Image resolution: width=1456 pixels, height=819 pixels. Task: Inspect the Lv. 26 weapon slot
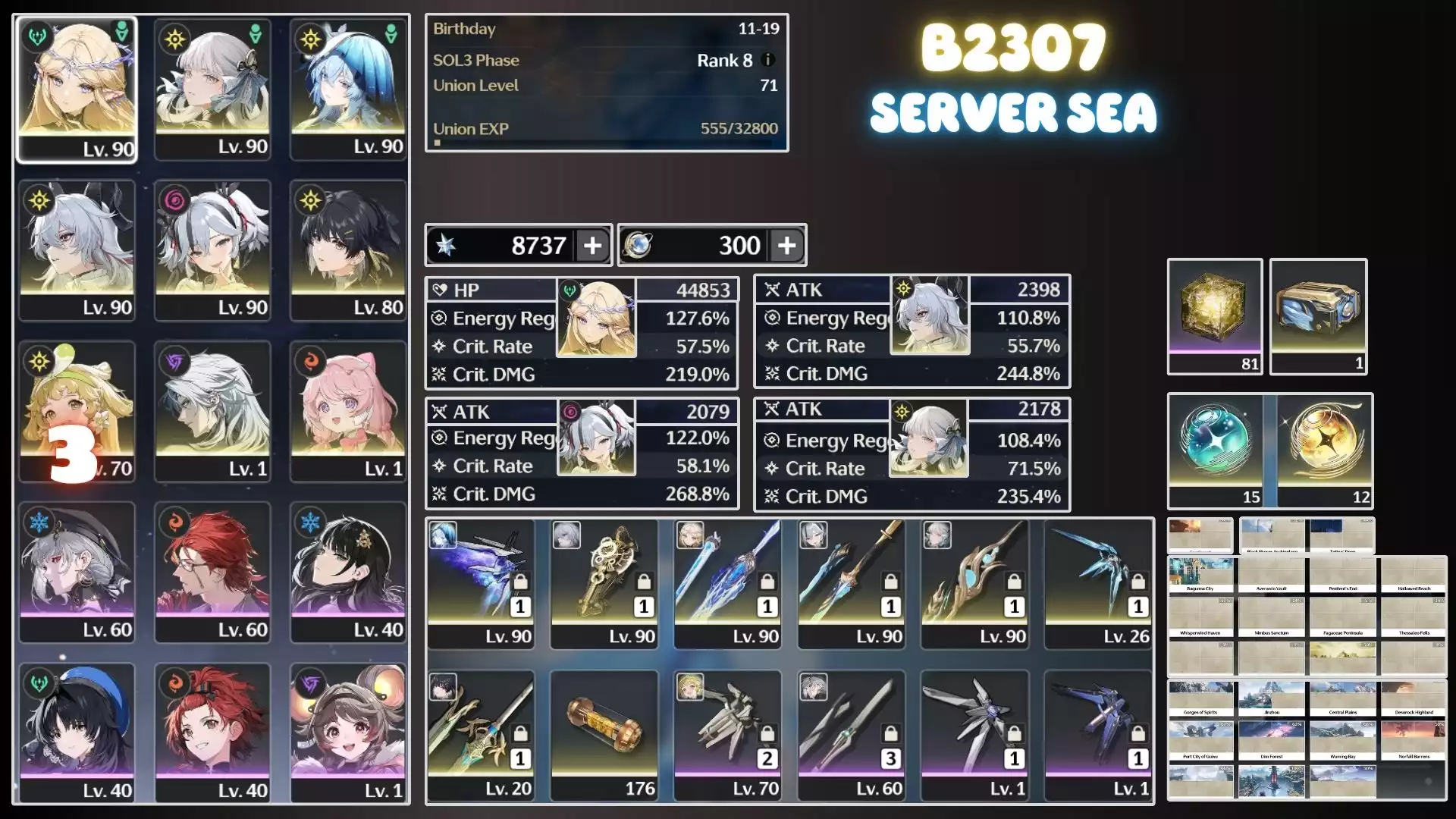click(x=1097, y=584)
